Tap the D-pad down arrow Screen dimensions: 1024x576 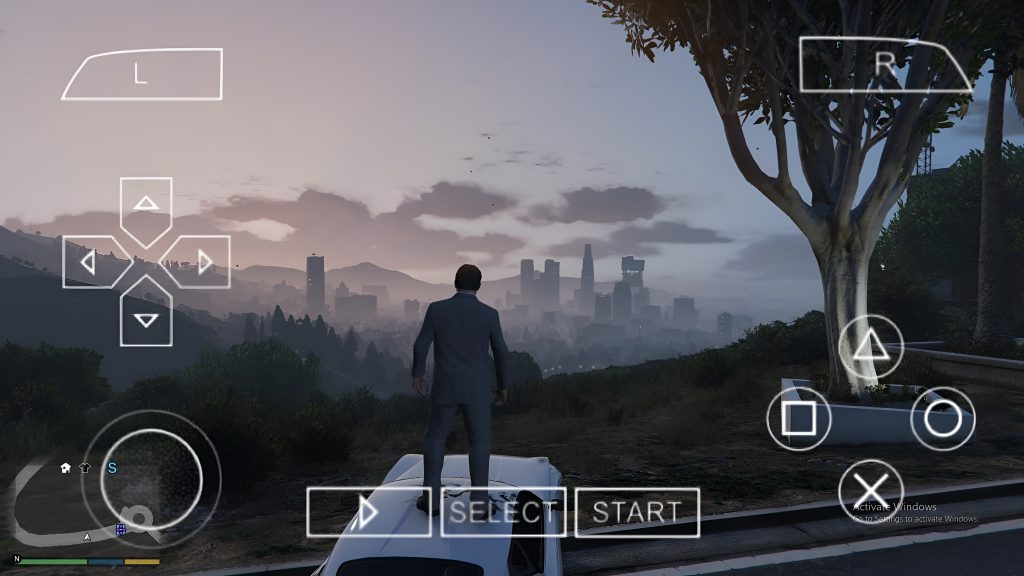(x=147, y=319)
